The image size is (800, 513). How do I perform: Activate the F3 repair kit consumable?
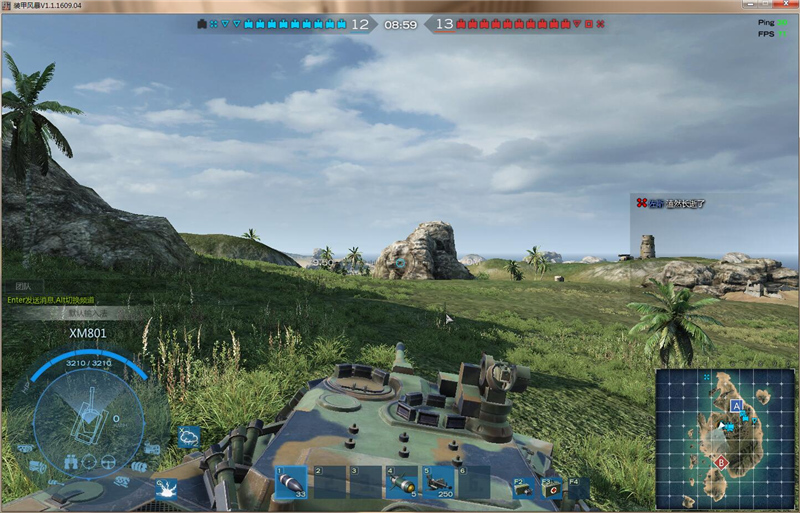click(x=551, y=487)
